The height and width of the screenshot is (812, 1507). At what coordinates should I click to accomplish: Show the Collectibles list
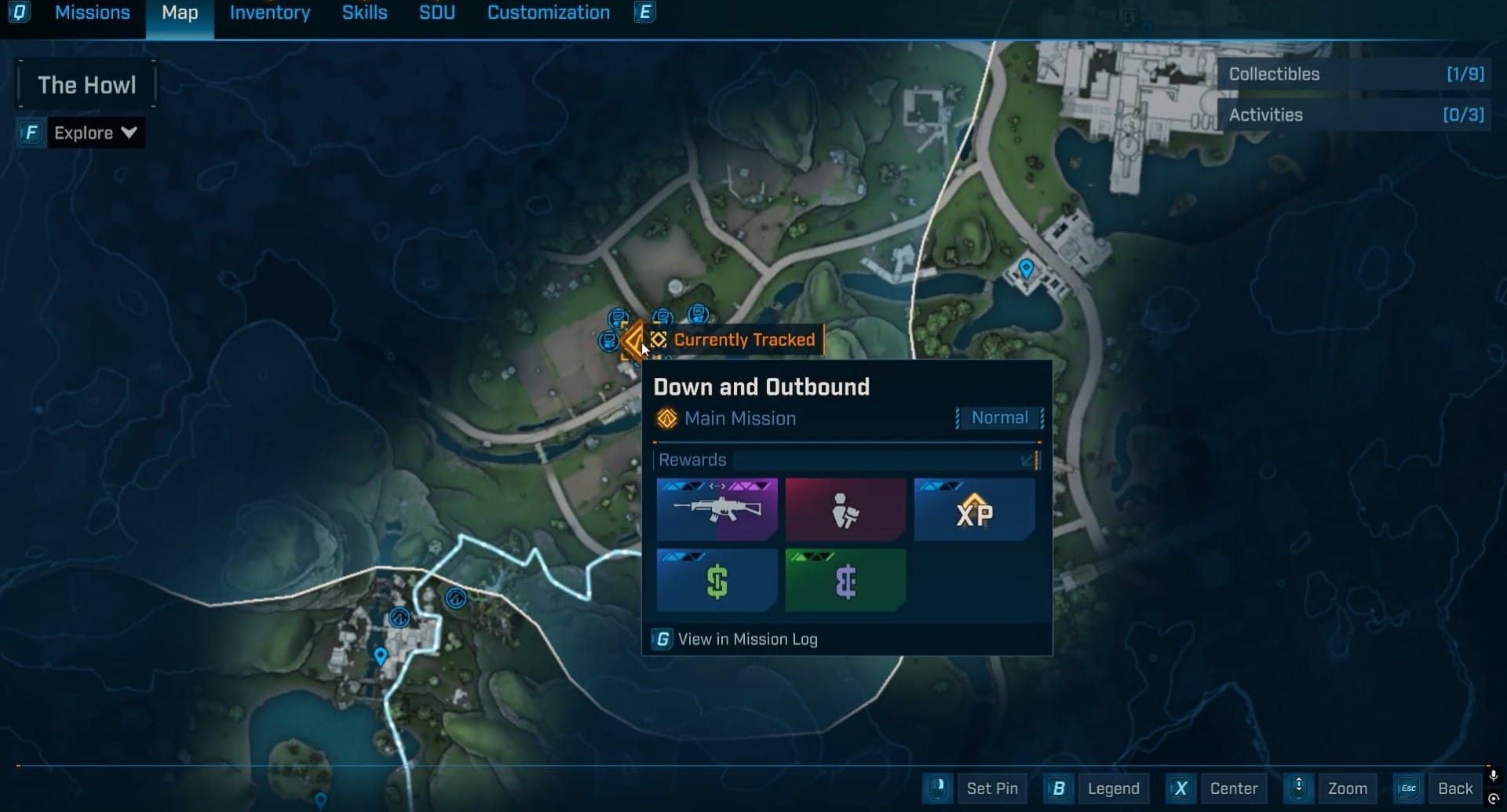coord(1354,75)
